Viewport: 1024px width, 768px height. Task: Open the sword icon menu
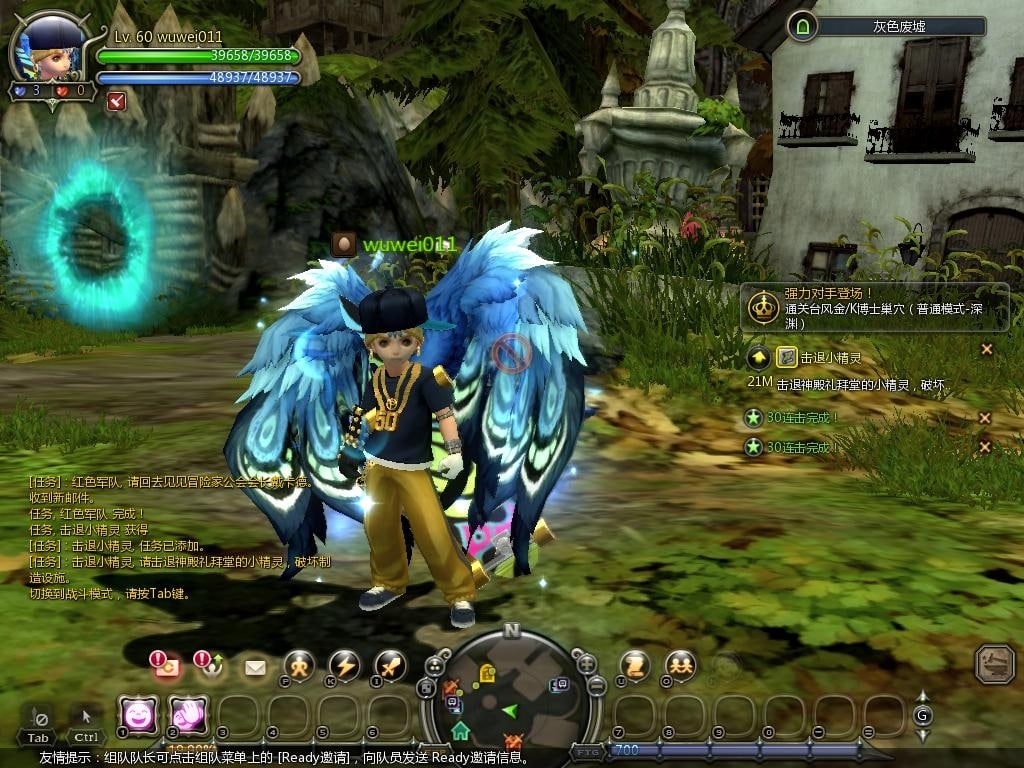coord(390,666)
